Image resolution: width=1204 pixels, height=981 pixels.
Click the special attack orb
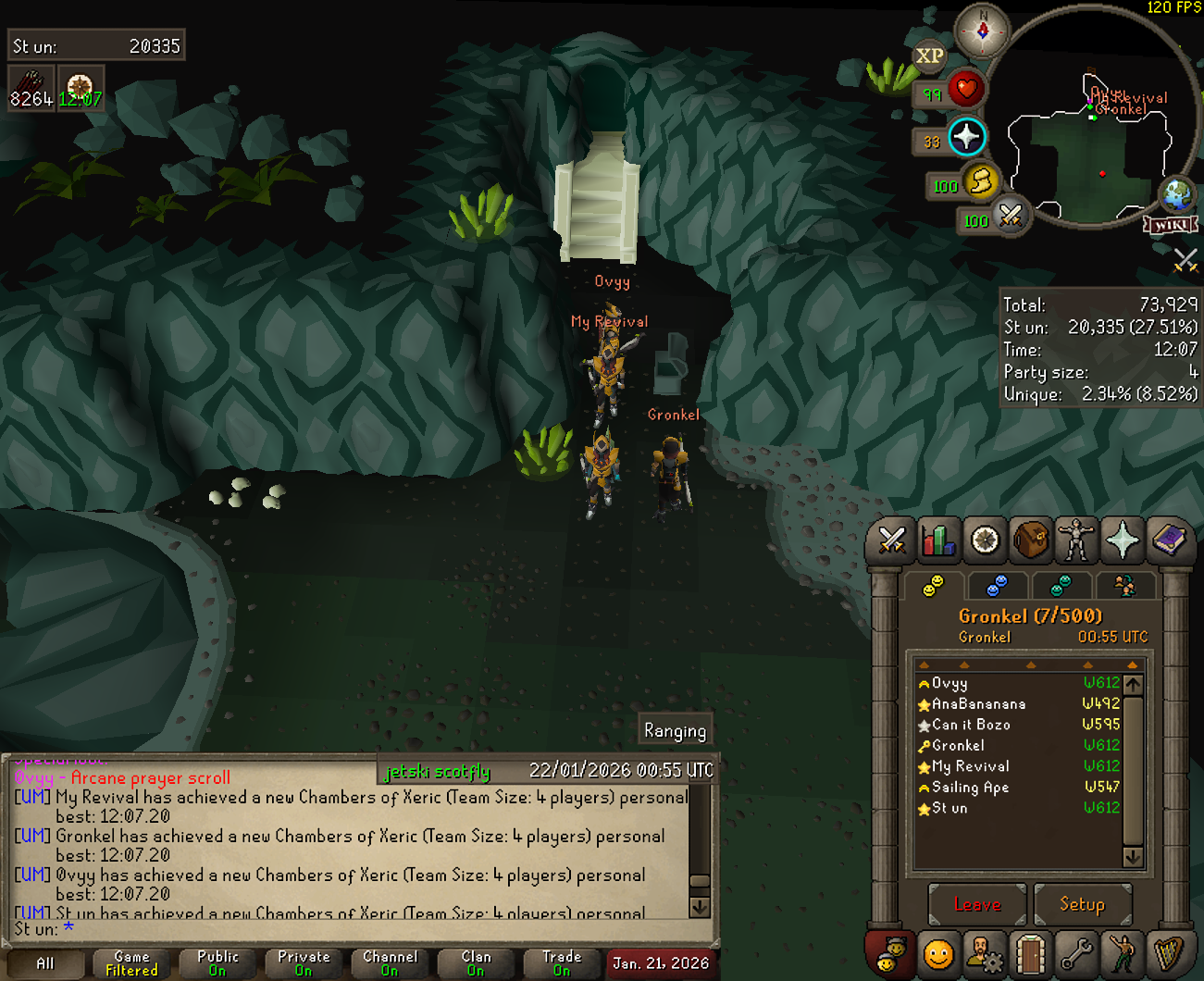(1010, 217)
